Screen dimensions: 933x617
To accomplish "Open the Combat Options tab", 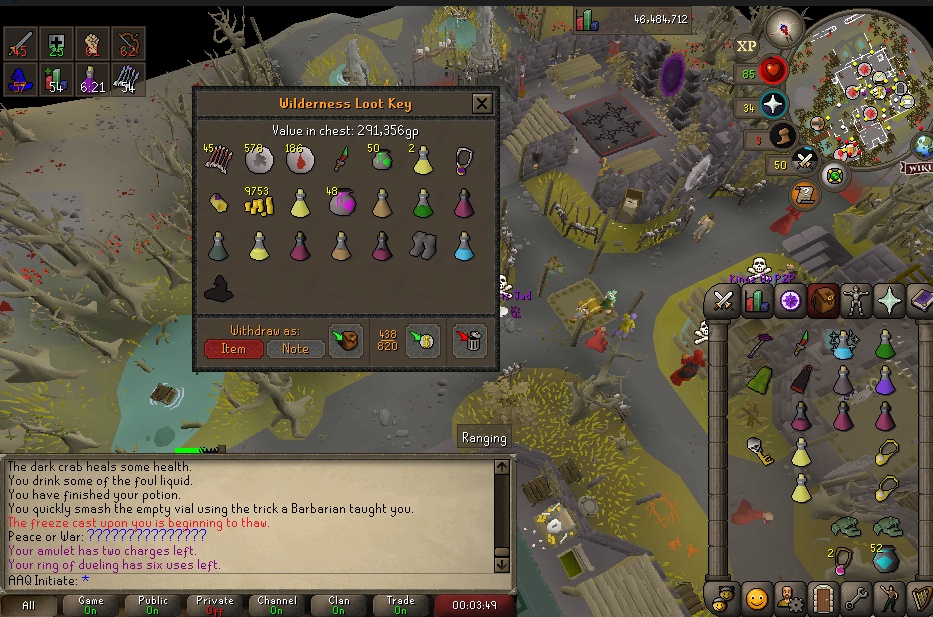I will (x=723, y=300).
